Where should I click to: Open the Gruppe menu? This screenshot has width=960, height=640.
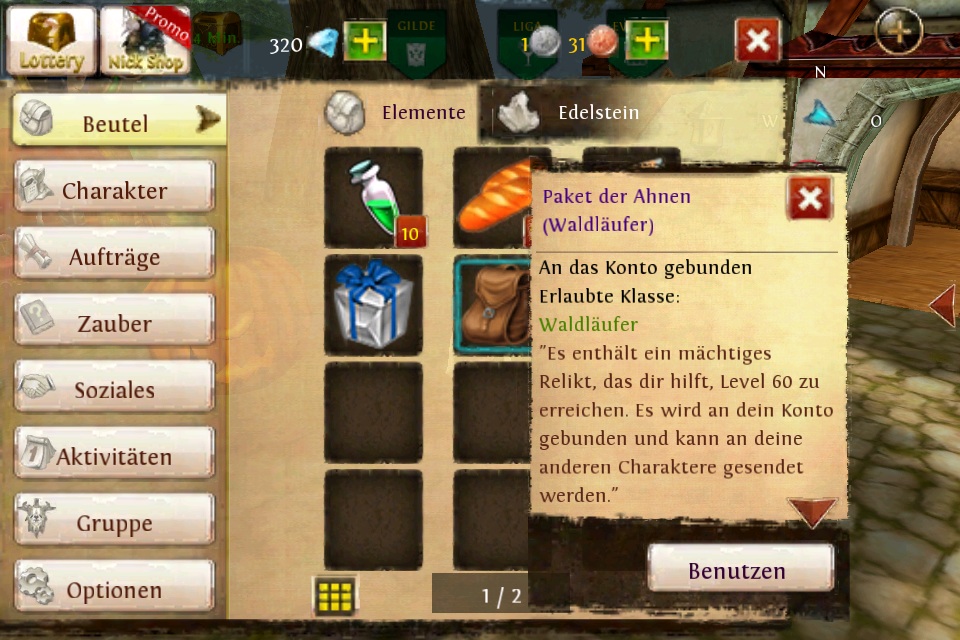tap(114, 523)
